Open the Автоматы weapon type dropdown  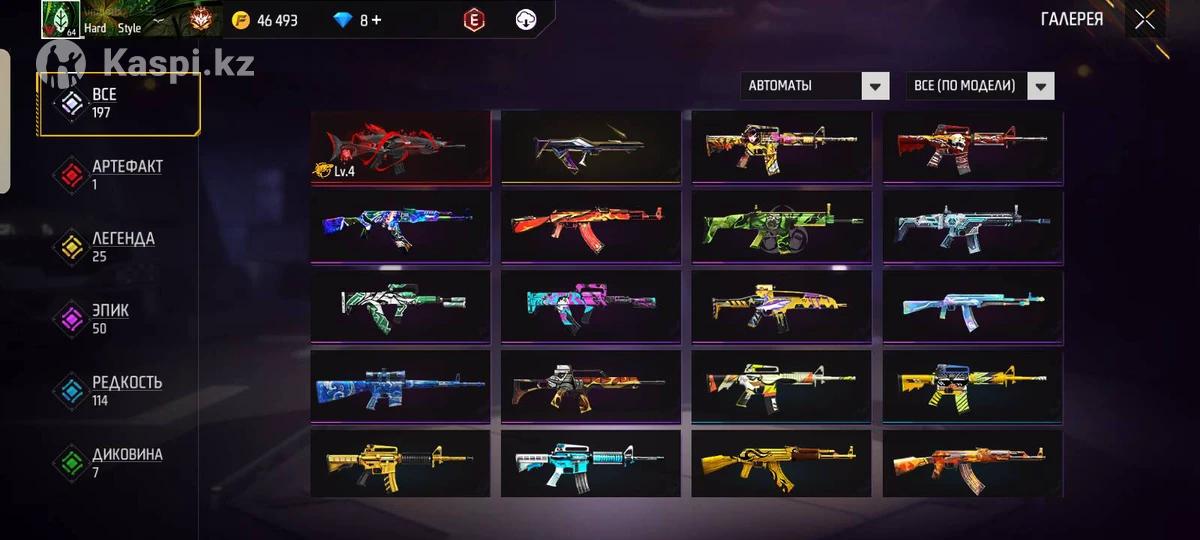pos(815,86)
